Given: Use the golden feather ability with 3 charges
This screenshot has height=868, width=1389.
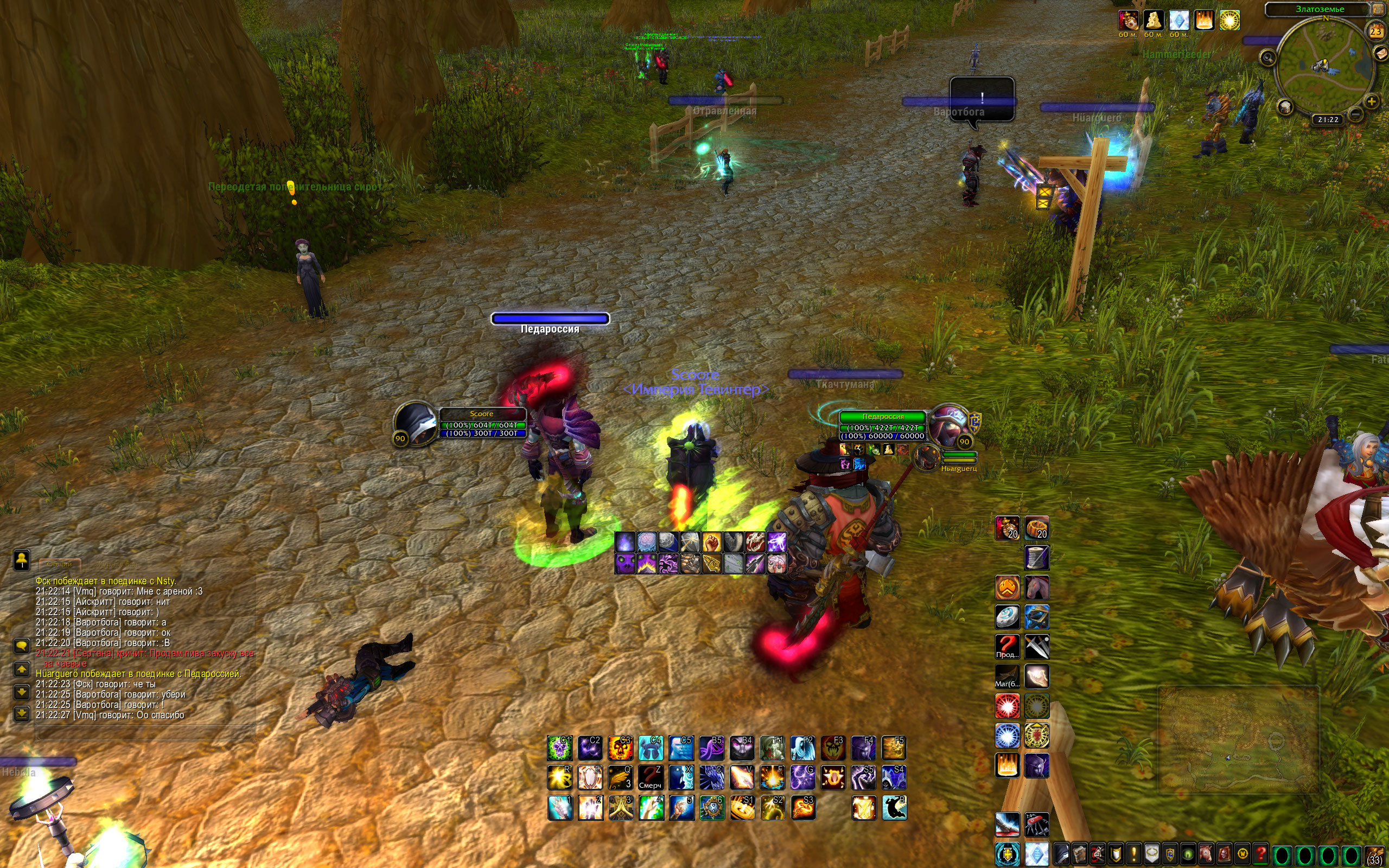Looking at the screenshot, I should (x=620, y=778).
